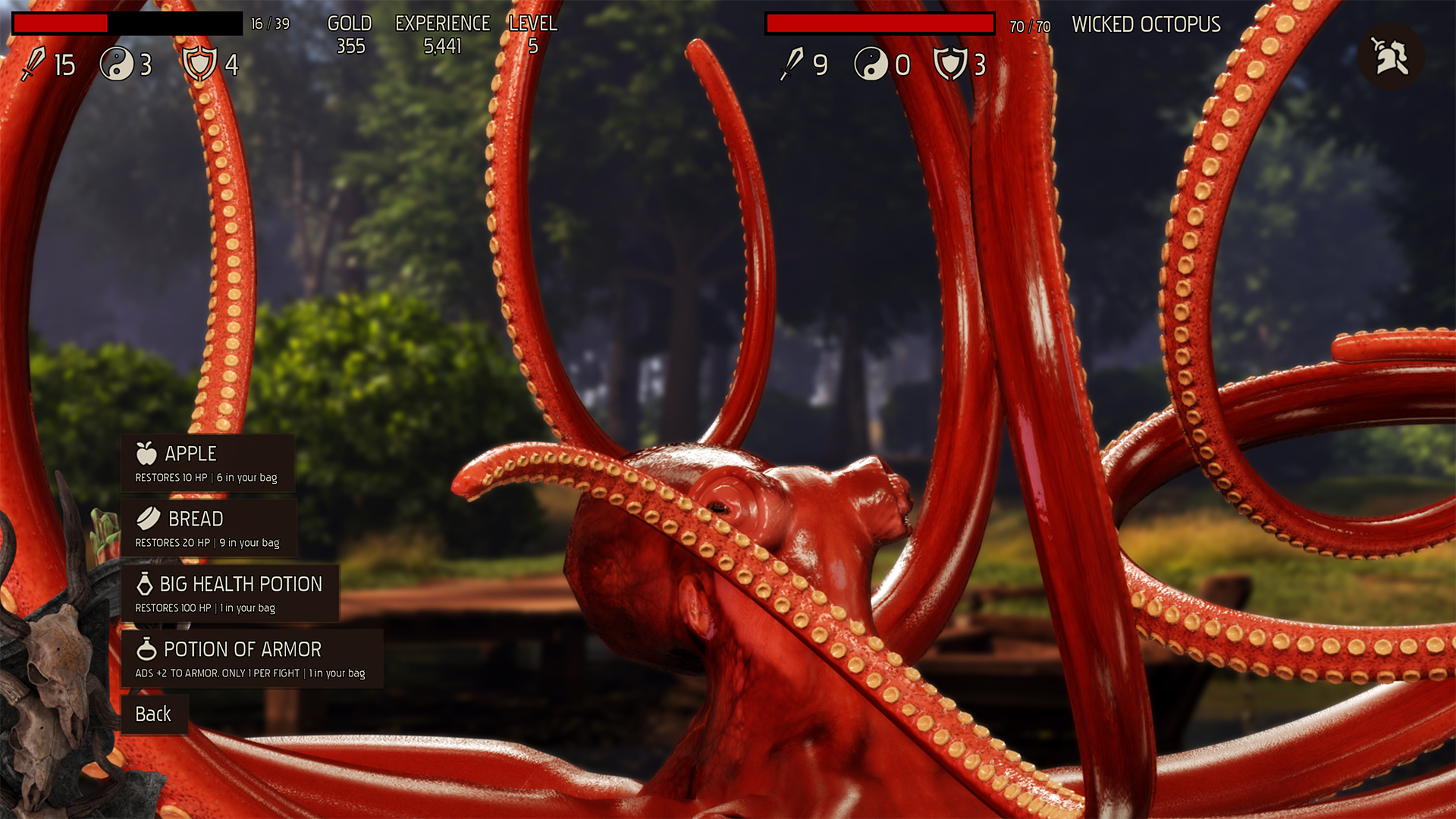Eat Bread to restore 20 HP
Viewport: 1456px width, 819px height.
[x=208, y=529]
